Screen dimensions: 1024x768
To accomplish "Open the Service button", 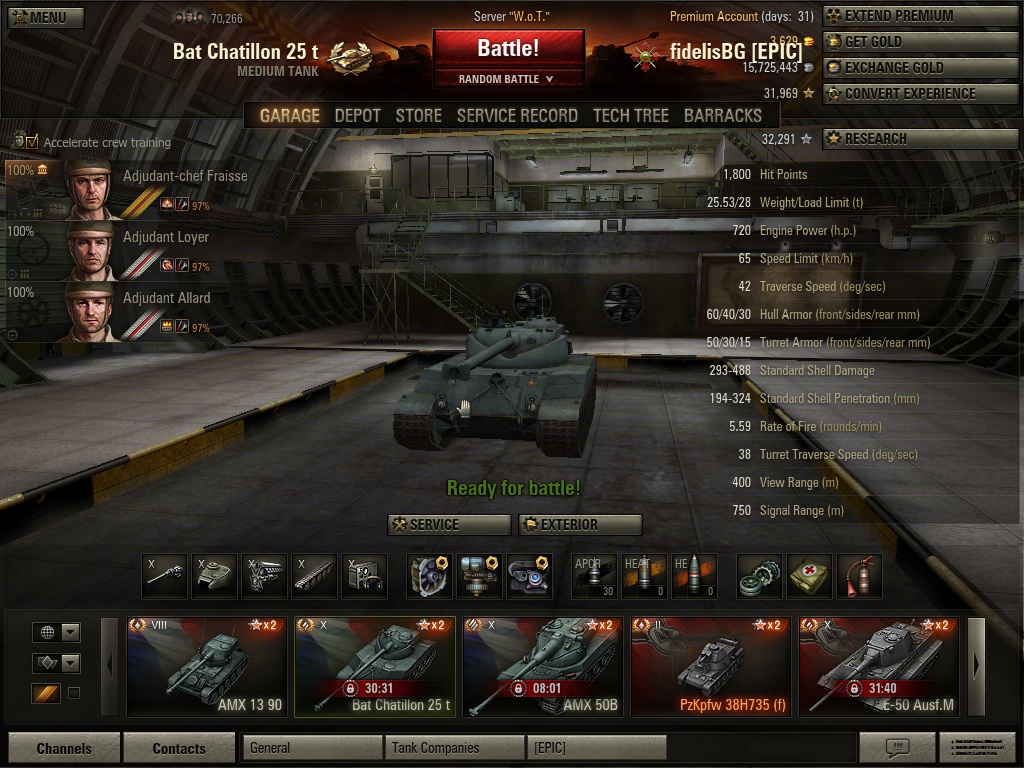I will [449, 524].
